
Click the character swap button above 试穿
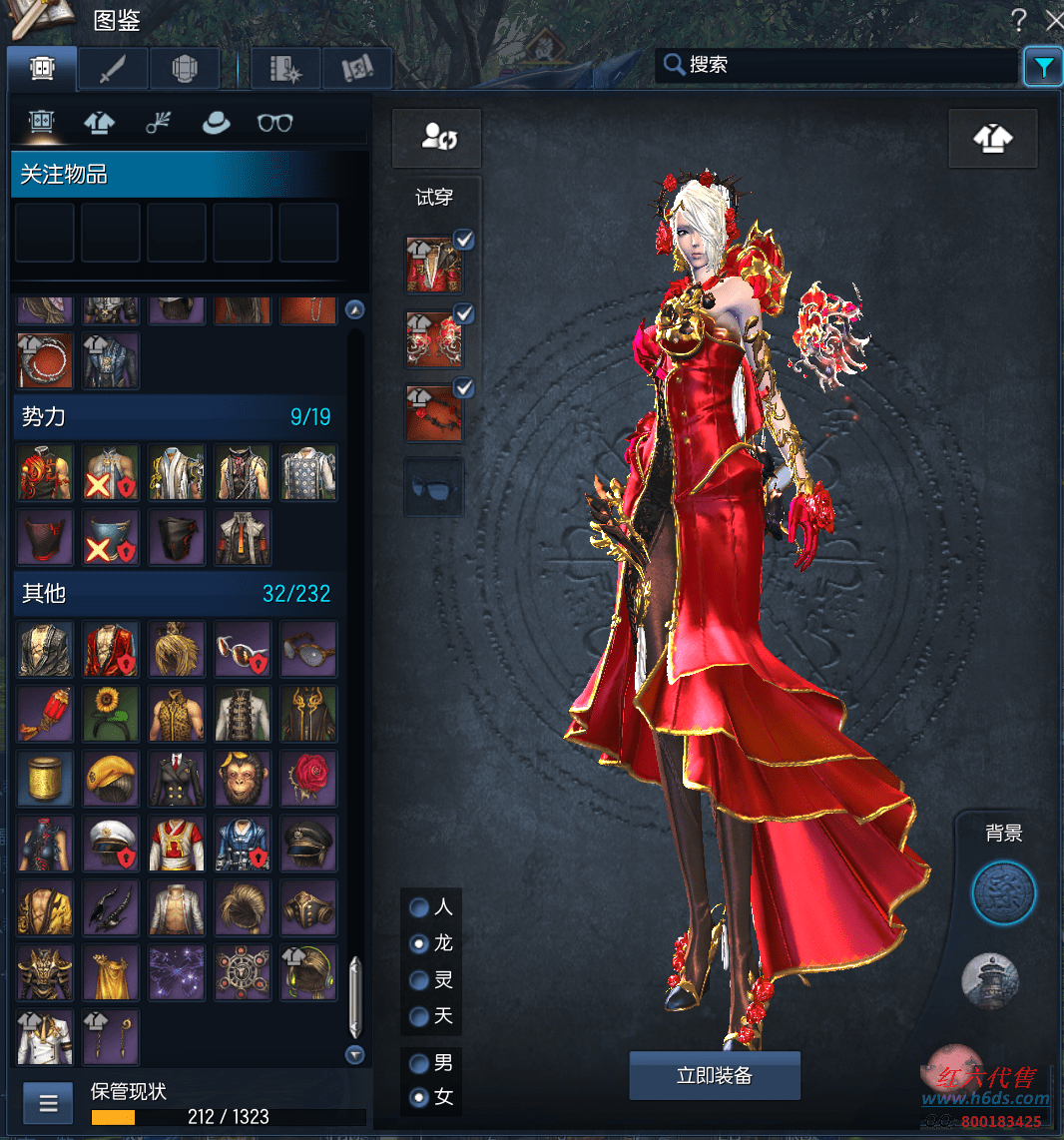[437, 138]
